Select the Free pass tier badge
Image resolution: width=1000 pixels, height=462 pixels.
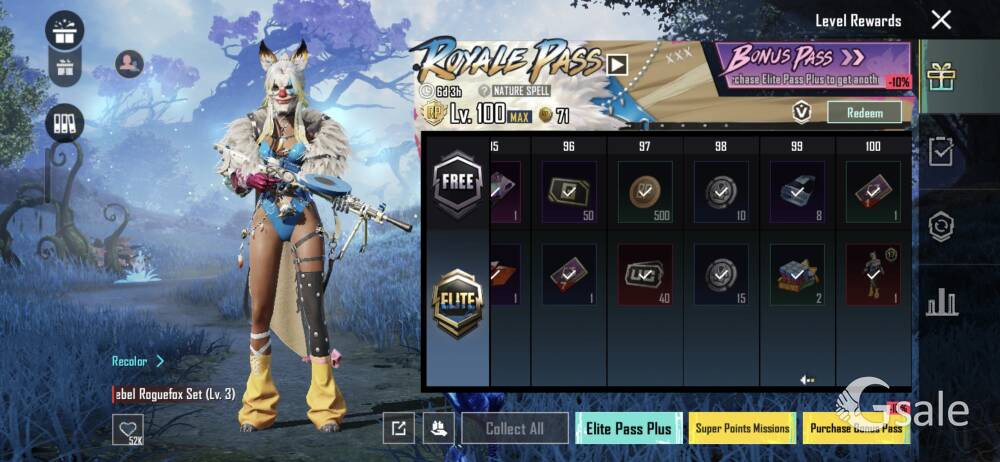[x=458, y=184]
